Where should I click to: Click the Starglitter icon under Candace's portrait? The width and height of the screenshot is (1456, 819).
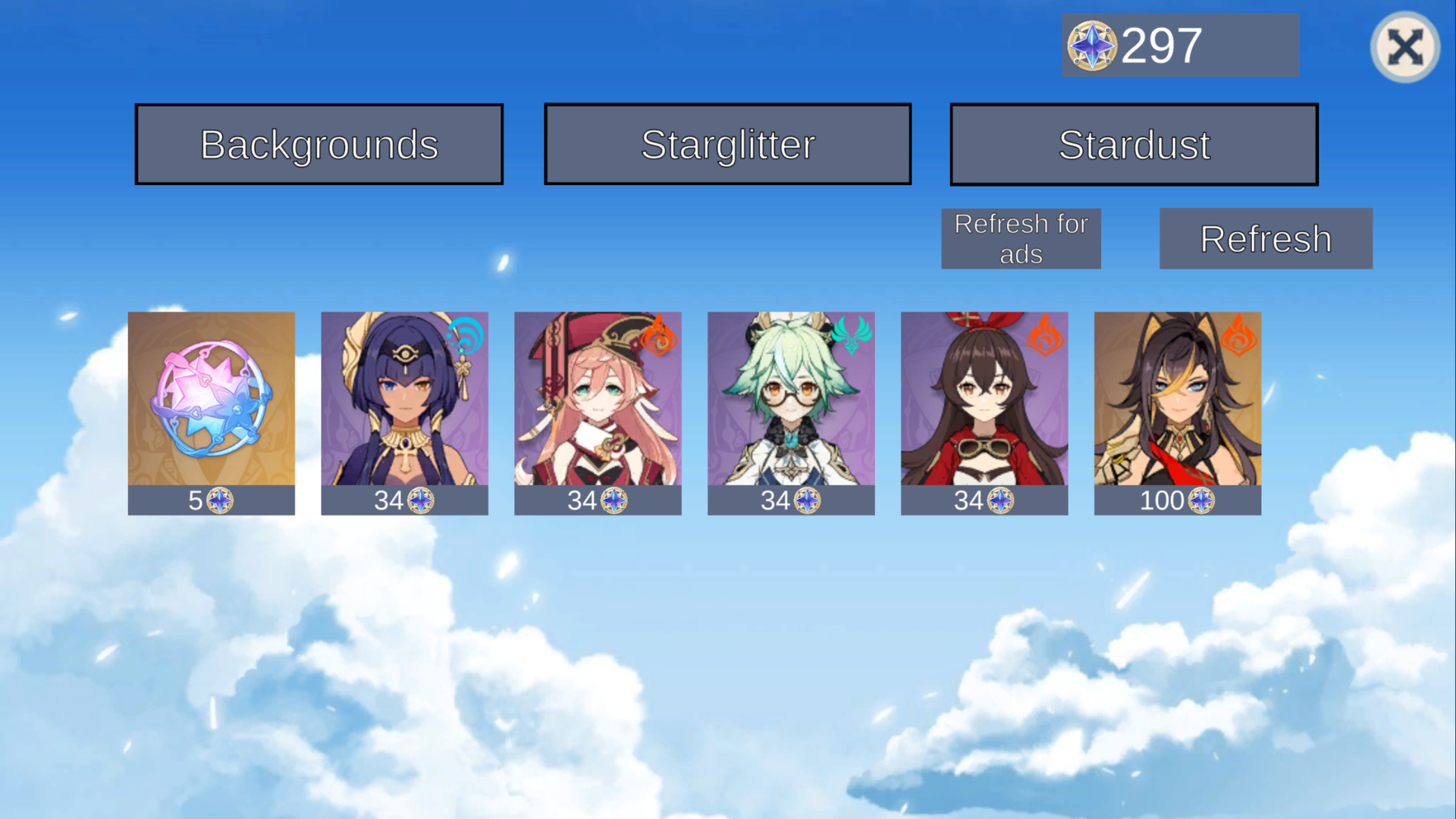(x=422, y=500)
